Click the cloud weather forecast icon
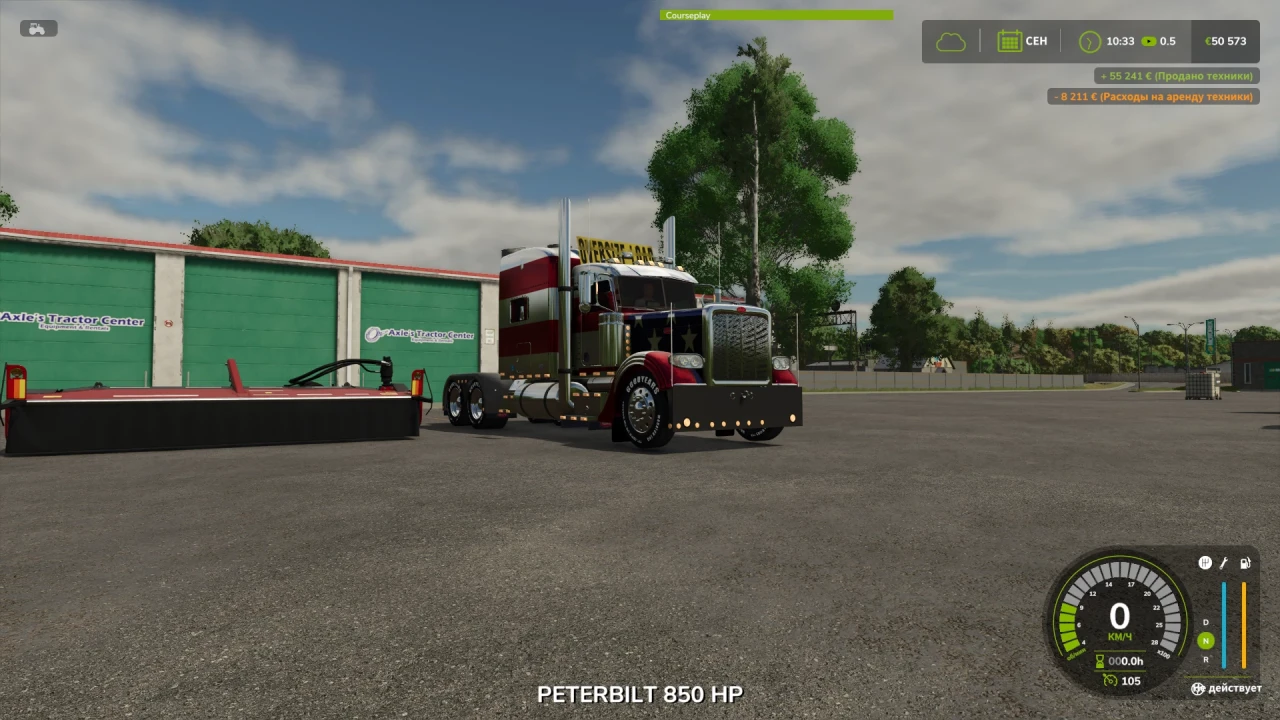Viewport: 1280px width, 720px height. [x=949, y=40]
